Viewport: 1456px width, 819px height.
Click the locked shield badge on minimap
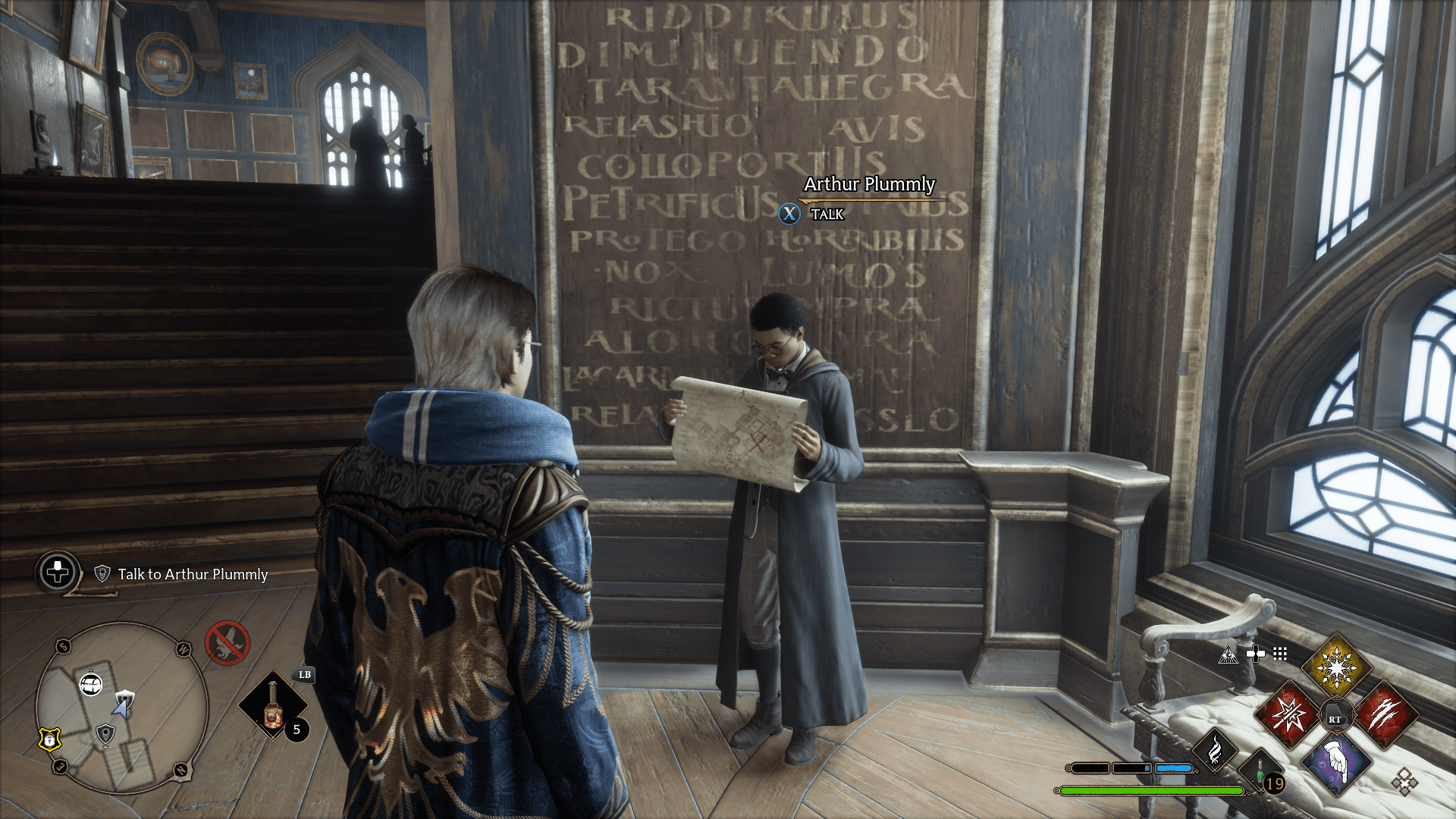[x=49, y=740]
